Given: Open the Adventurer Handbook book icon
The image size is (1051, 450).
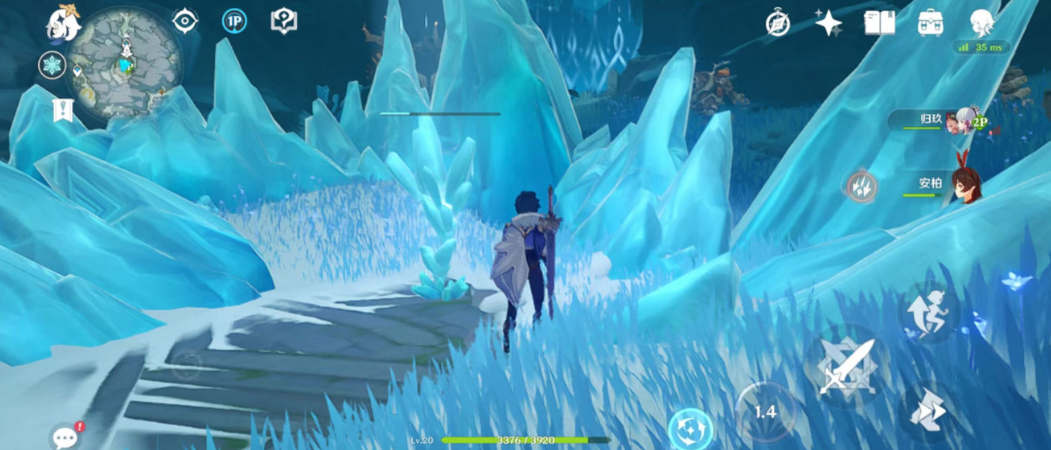Looking at the screenshot, I should point(879,23).
